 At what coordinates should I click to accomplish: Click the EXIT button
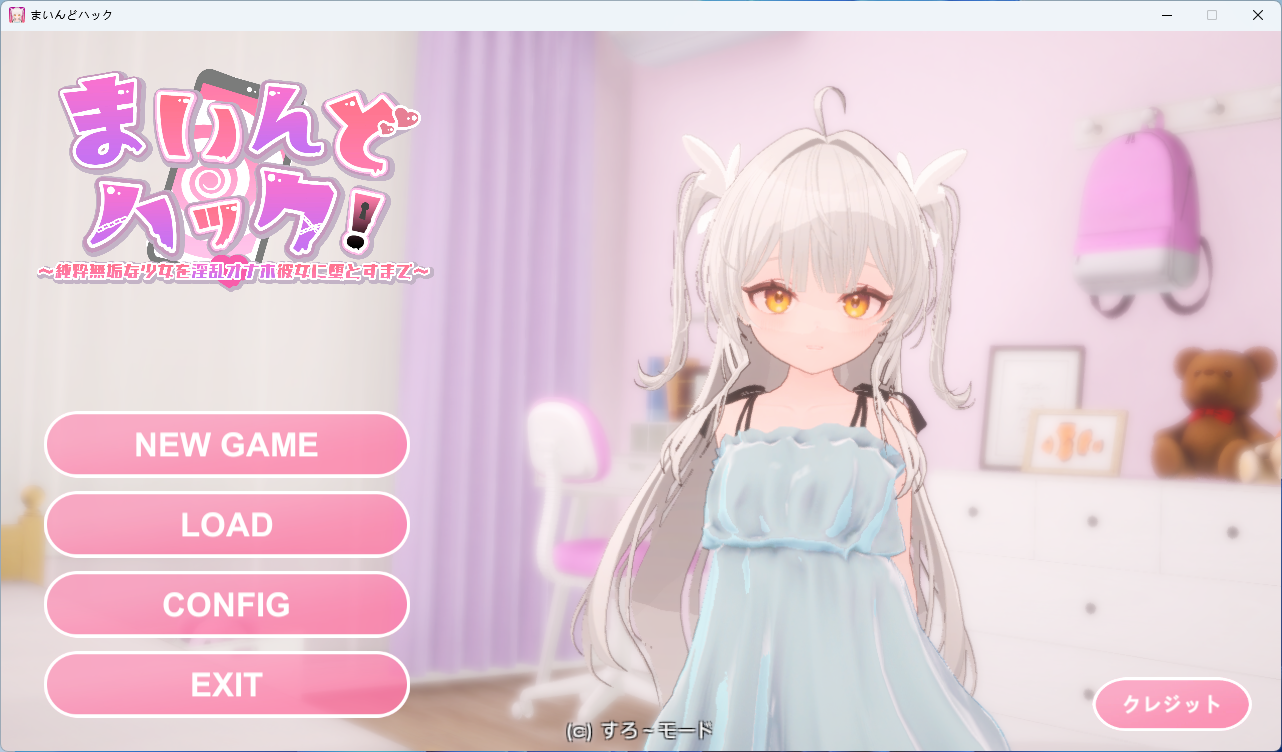click(226, 684)
